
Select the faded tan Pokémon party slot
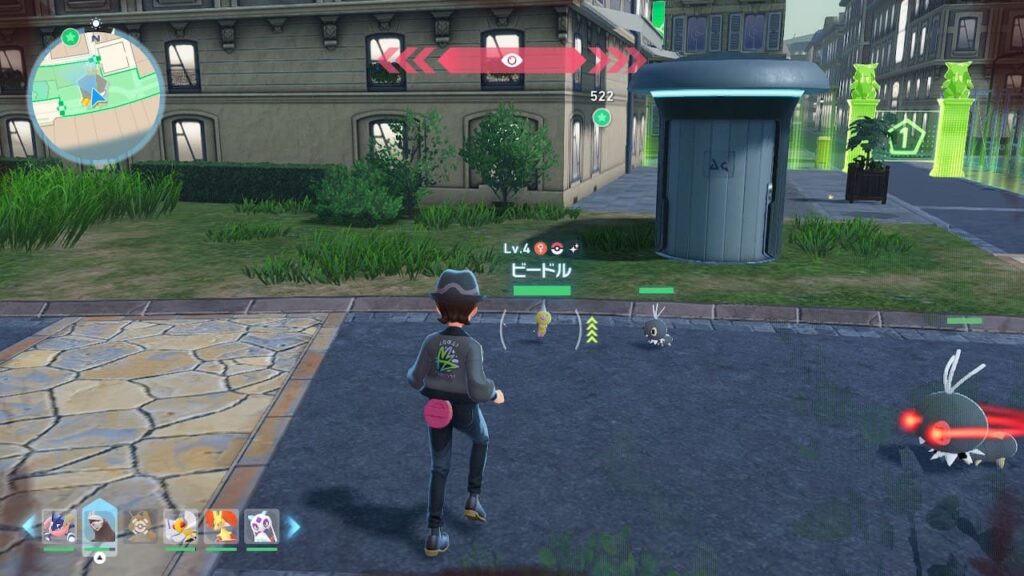tap(141, 526)
